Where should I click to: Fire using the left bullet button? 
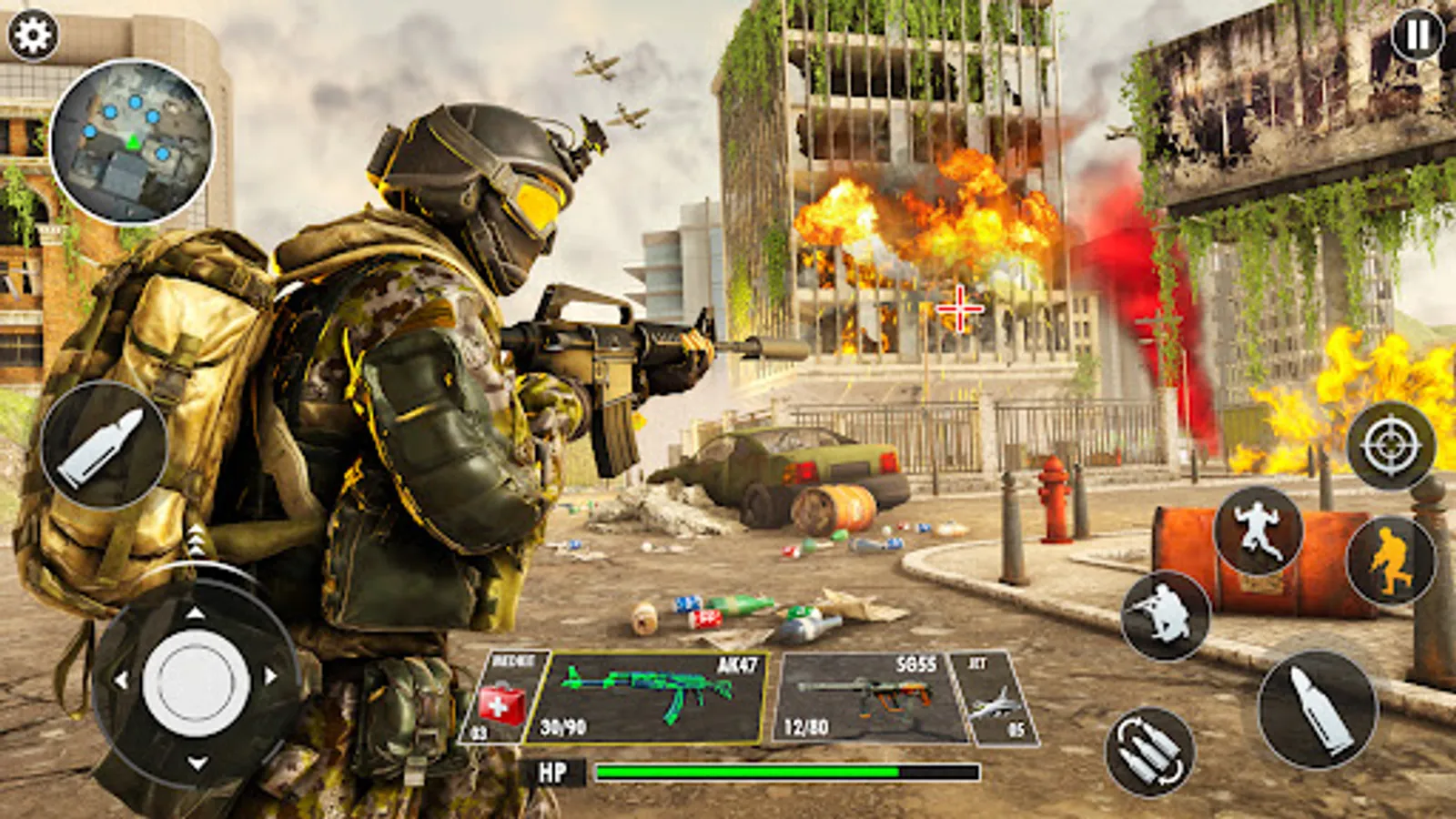pyautogui.click(x=103, y=448)
